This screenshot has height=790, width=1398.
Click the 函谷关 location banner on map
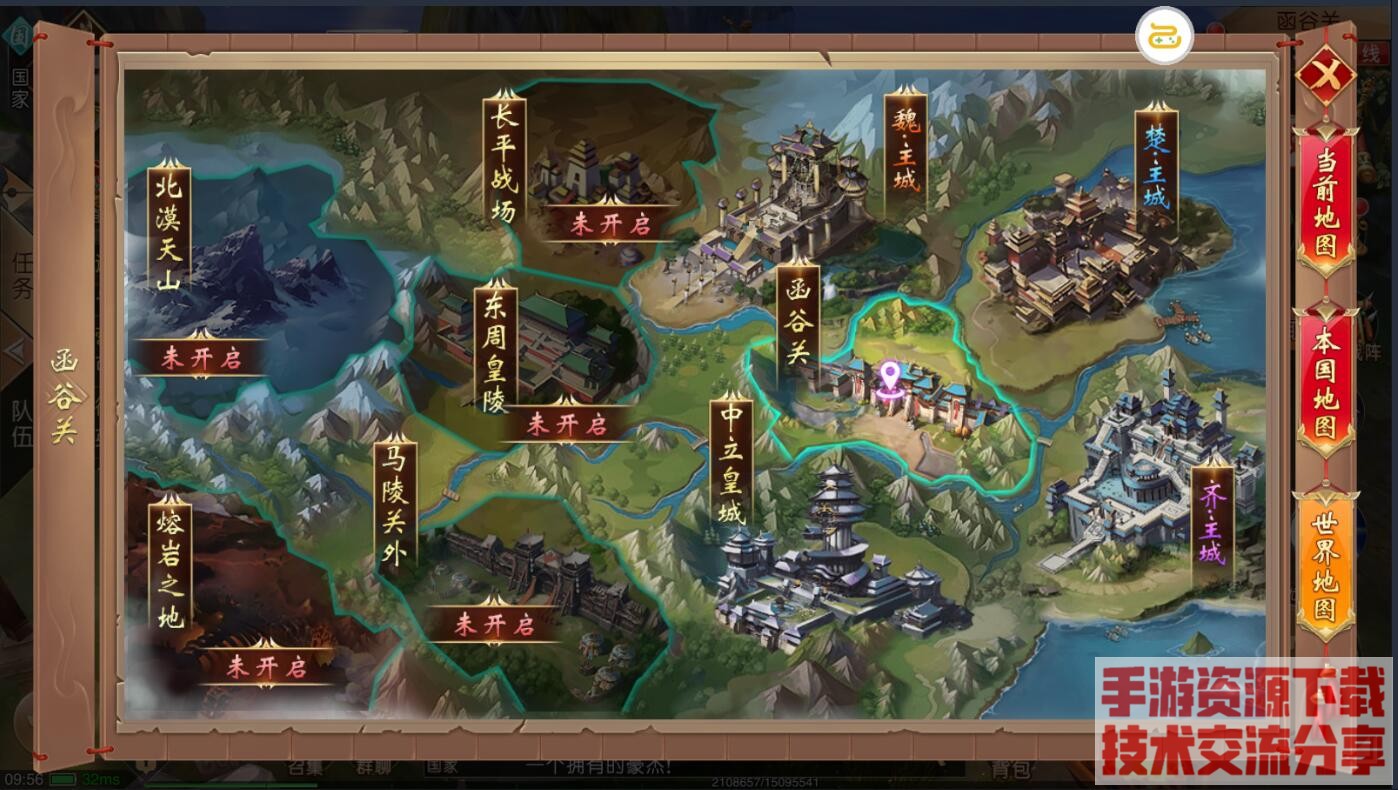(798, 322)
